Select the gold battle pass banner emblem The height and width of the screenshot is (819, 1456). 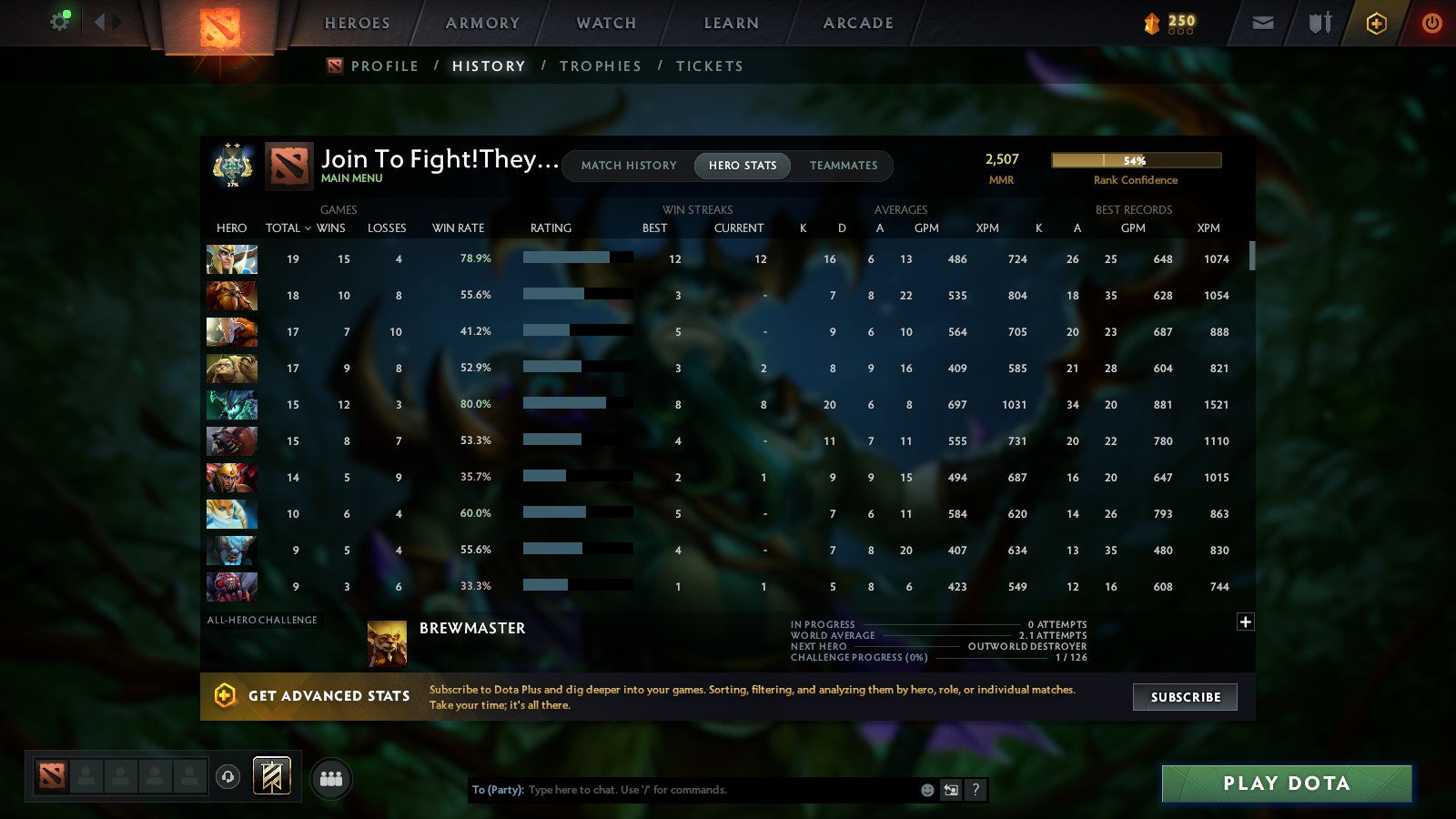click(x=270, y=774)
